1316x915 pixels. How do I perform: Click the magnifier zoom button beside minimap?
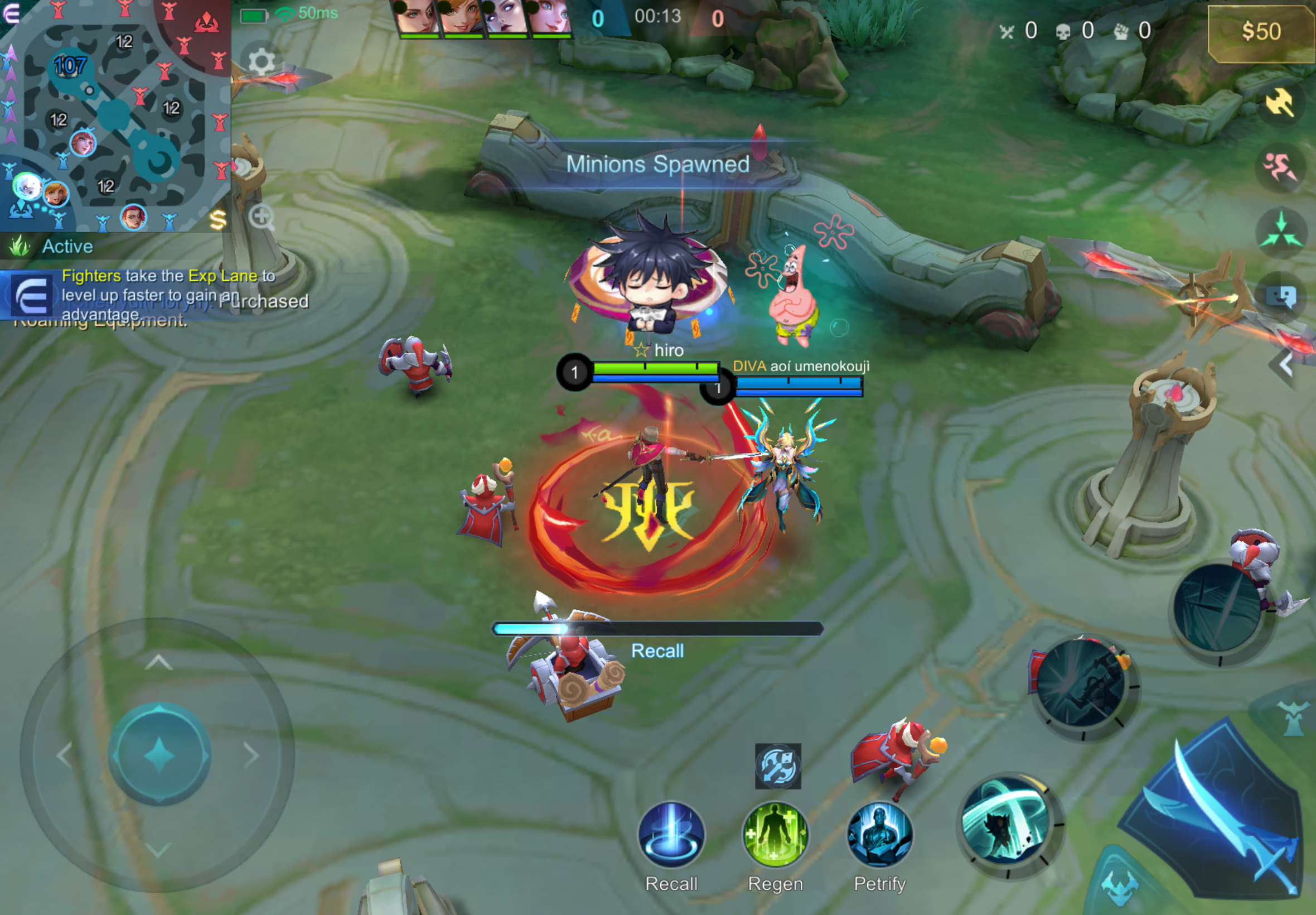click(262, 217)
